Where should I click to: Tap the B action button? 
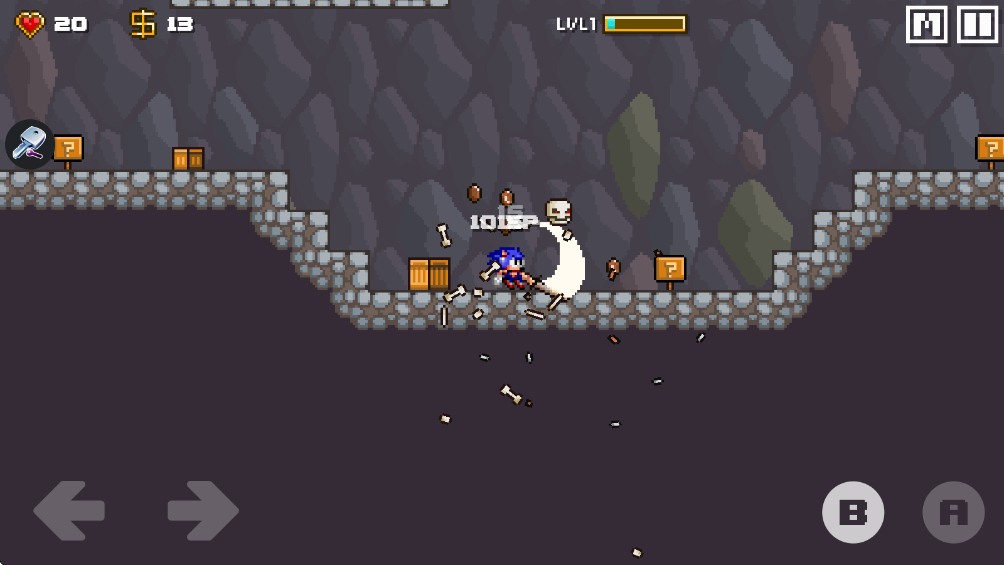click(853, 512)
